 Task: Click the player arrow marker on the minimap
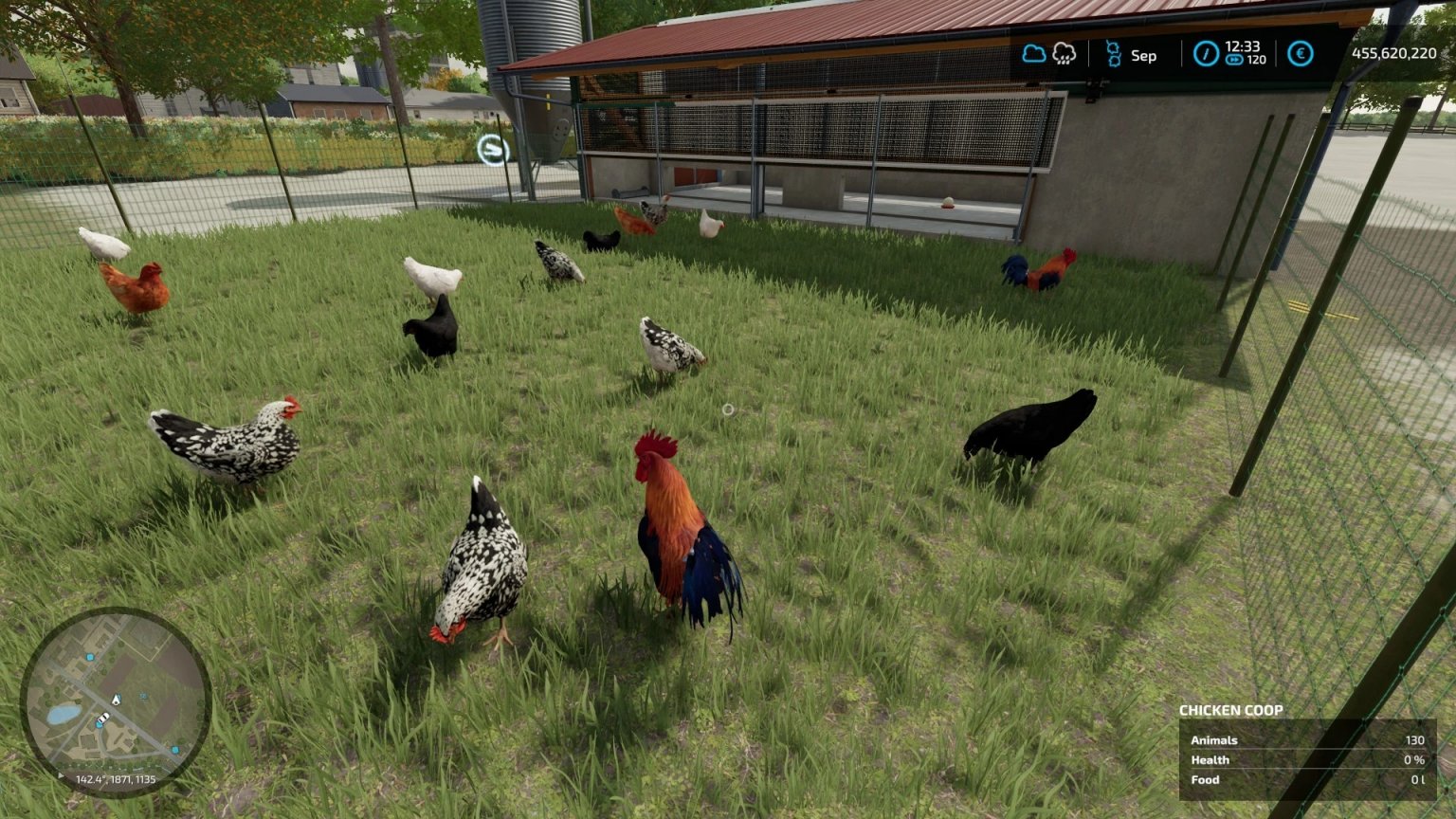point(117,699)
